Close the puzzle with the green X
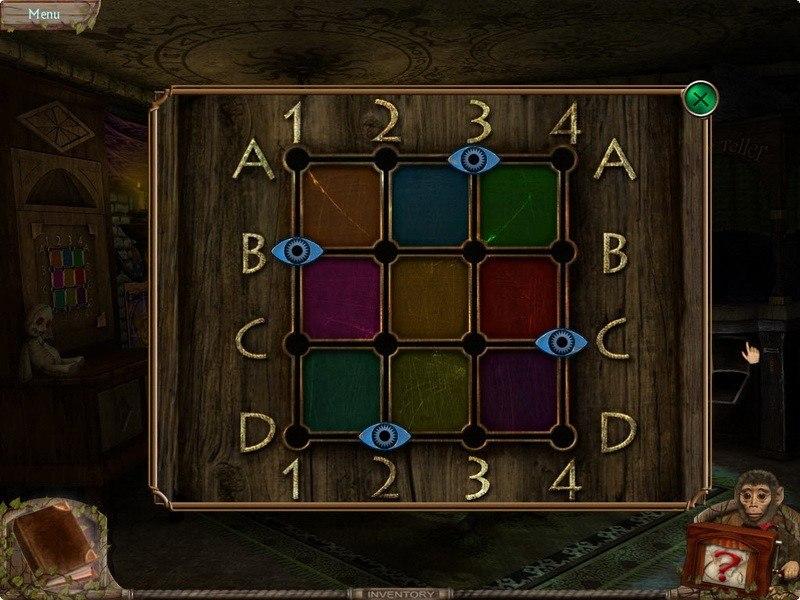Screen dimensions: 800x600 tap(700, 100)
